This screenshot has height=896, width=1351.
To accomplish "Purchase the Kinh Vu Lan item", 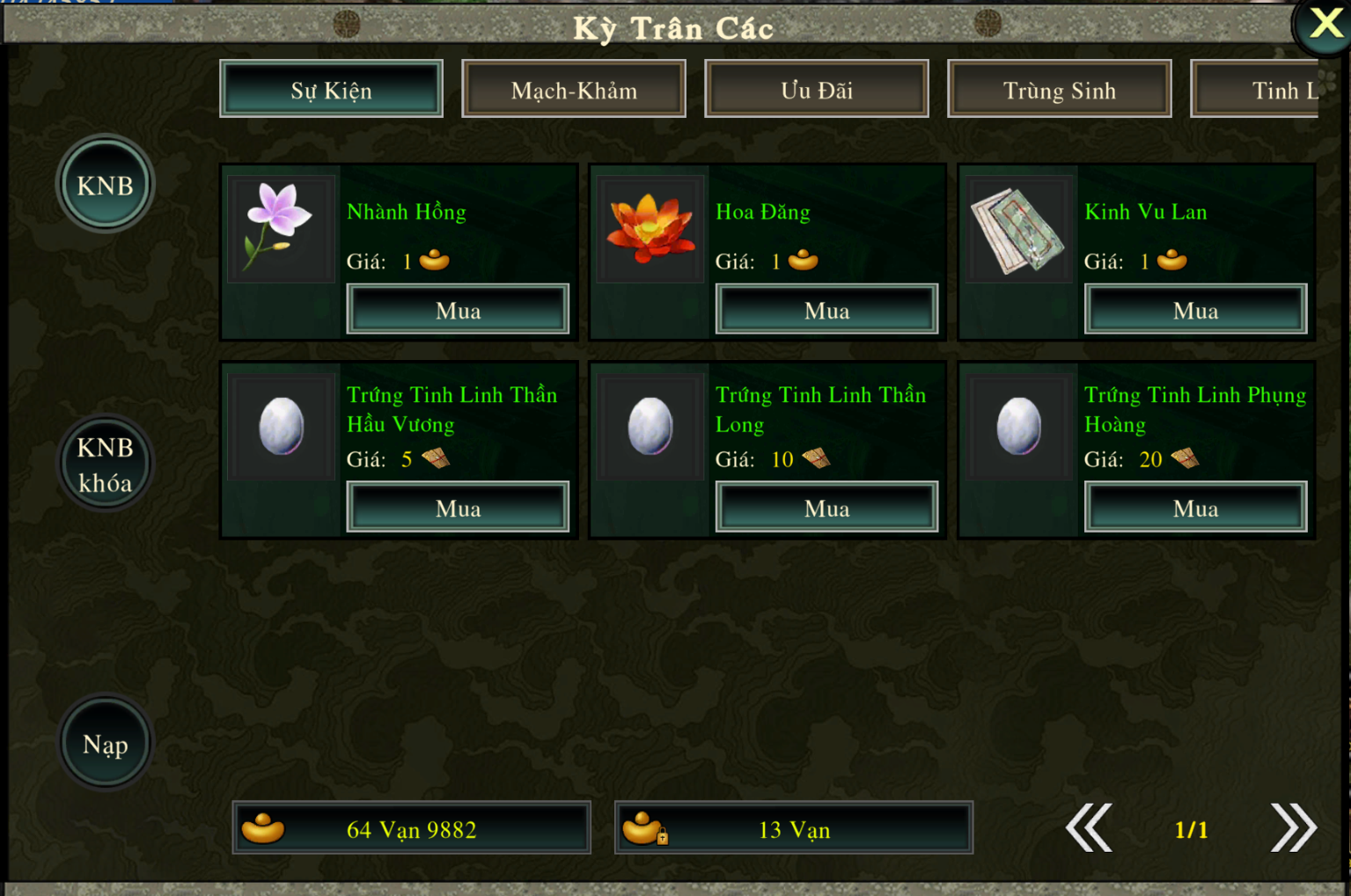I will [1195, 310].
